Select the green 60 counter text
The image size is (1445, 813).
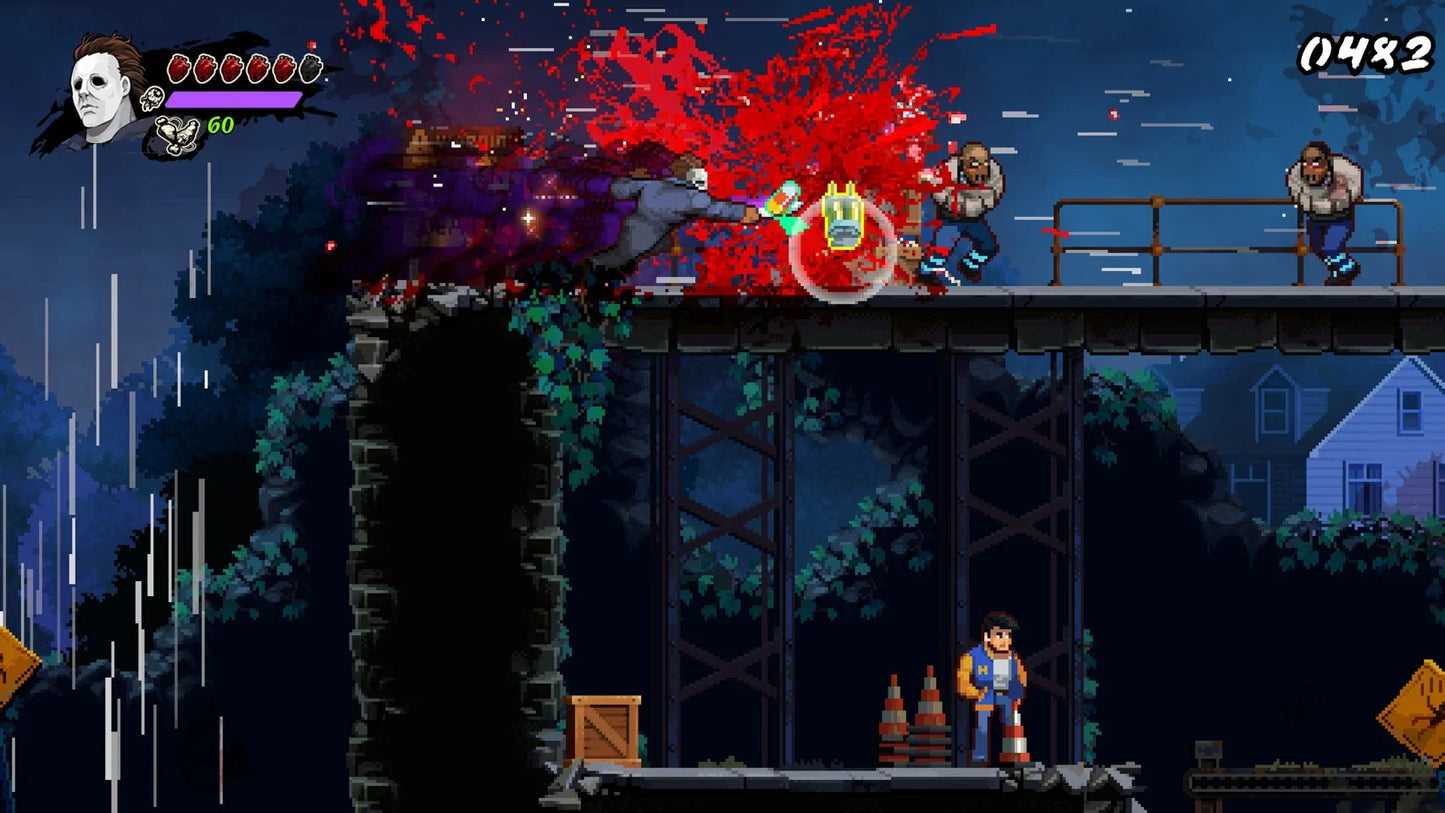coord(221,124)
